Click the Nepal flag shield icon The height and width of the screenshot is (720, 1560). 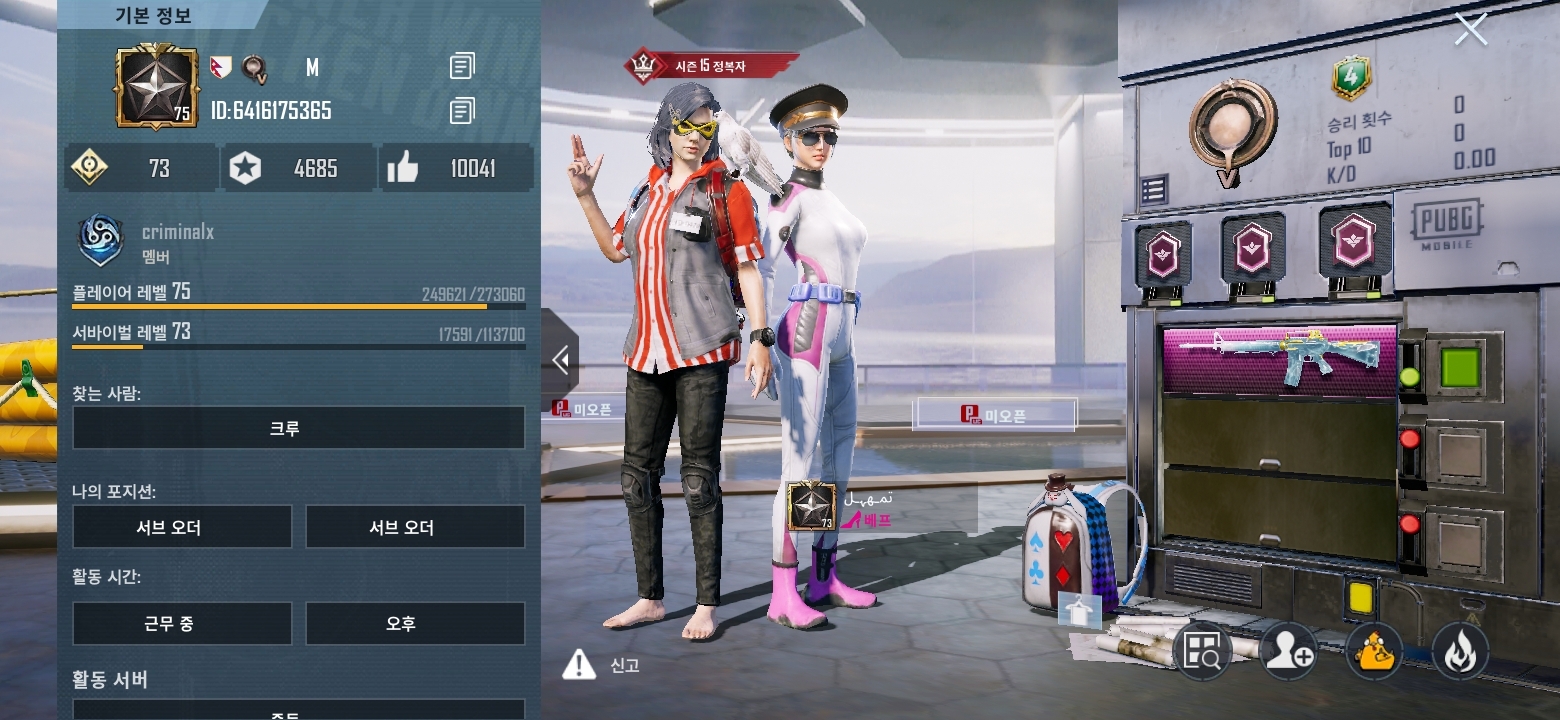[222, 65]
